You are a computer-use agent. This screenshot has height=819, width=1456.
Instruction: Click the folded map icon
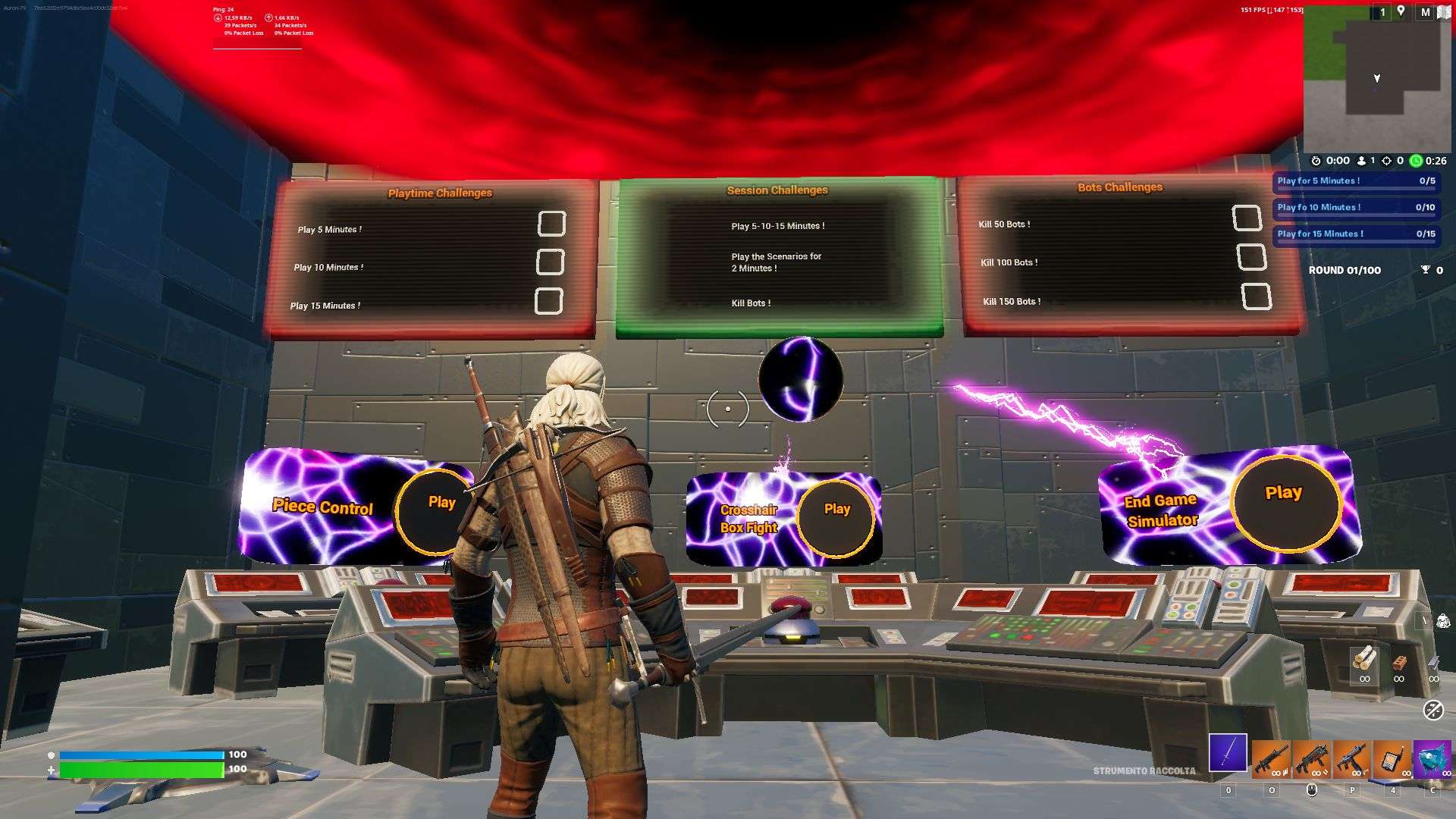tap(1444, 12)
